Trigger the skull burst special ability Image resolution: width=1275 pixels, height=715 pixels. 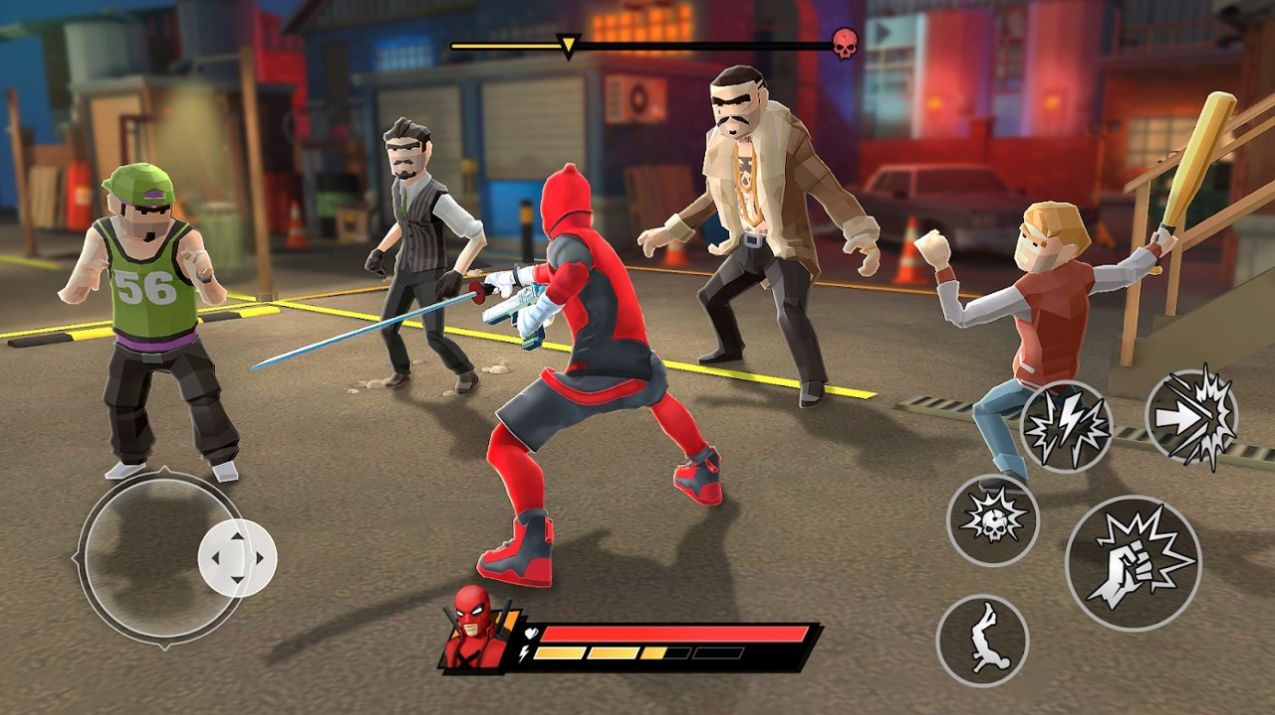pyautogui.click(x=993, y=519)
